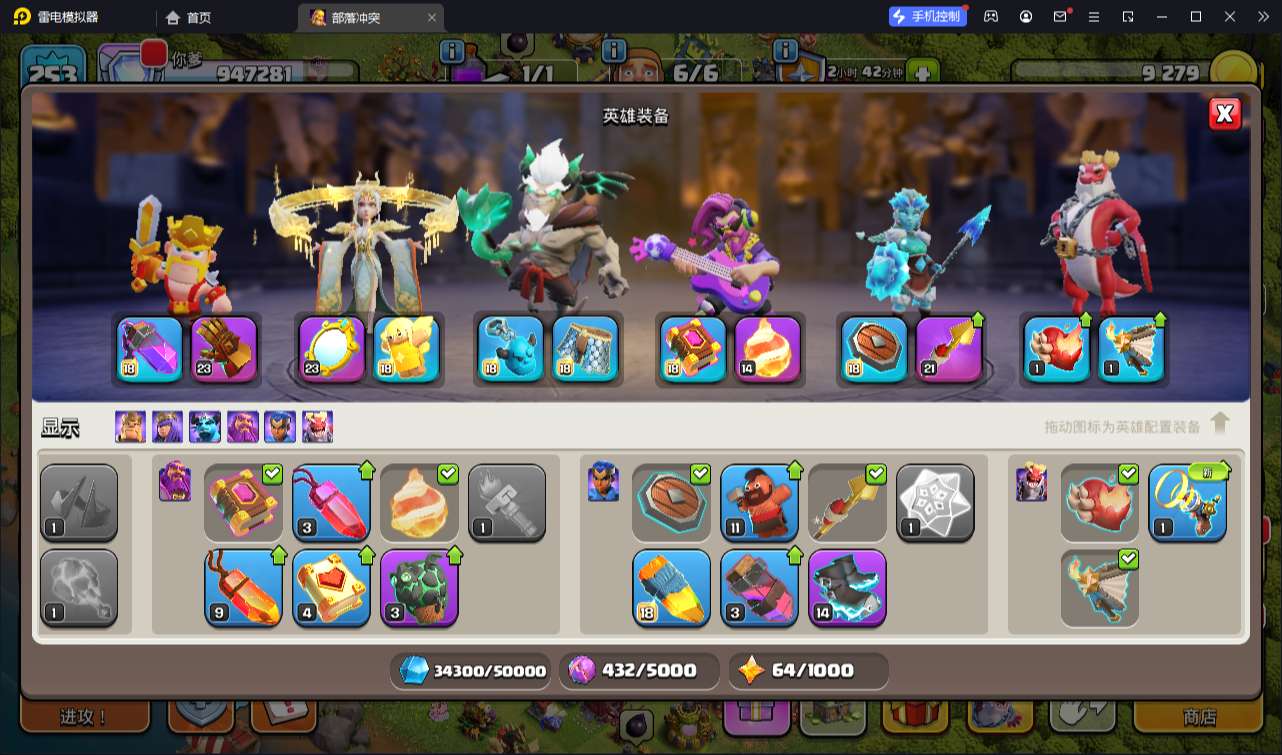Screen dimensions: 1282x755
Task: Open the 手机控制 phone control button
Action: (x=927, y=16)
